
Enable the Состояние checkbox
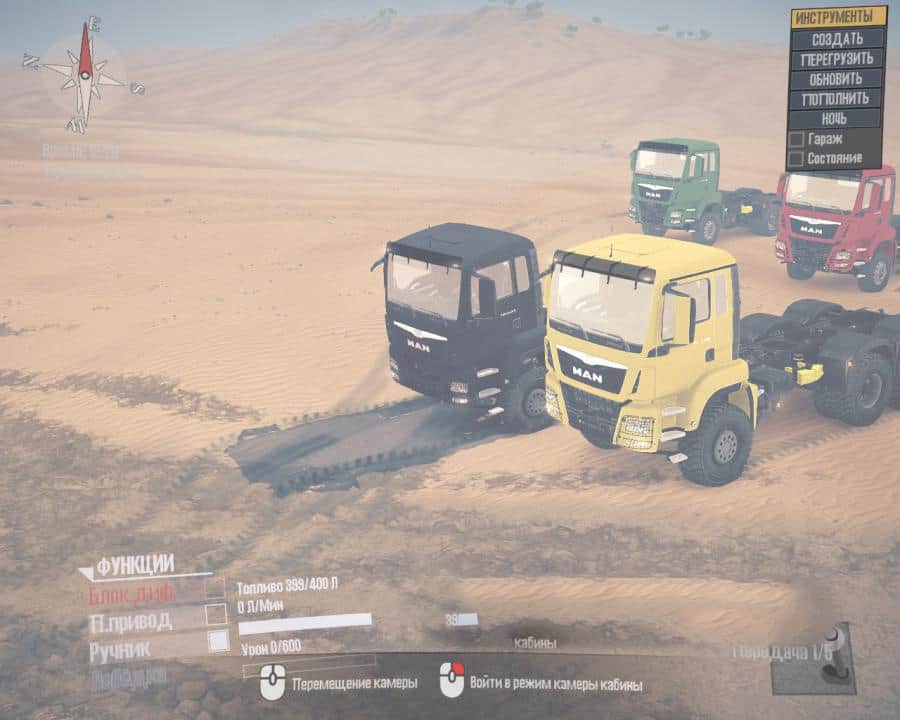coord(796,158)
